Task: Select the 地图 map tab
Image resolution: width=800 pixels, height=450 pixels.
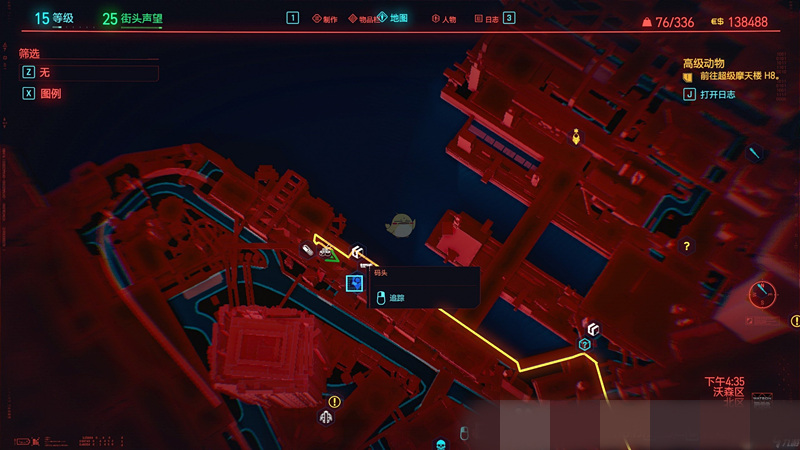Action: click(x=394, y=18)
